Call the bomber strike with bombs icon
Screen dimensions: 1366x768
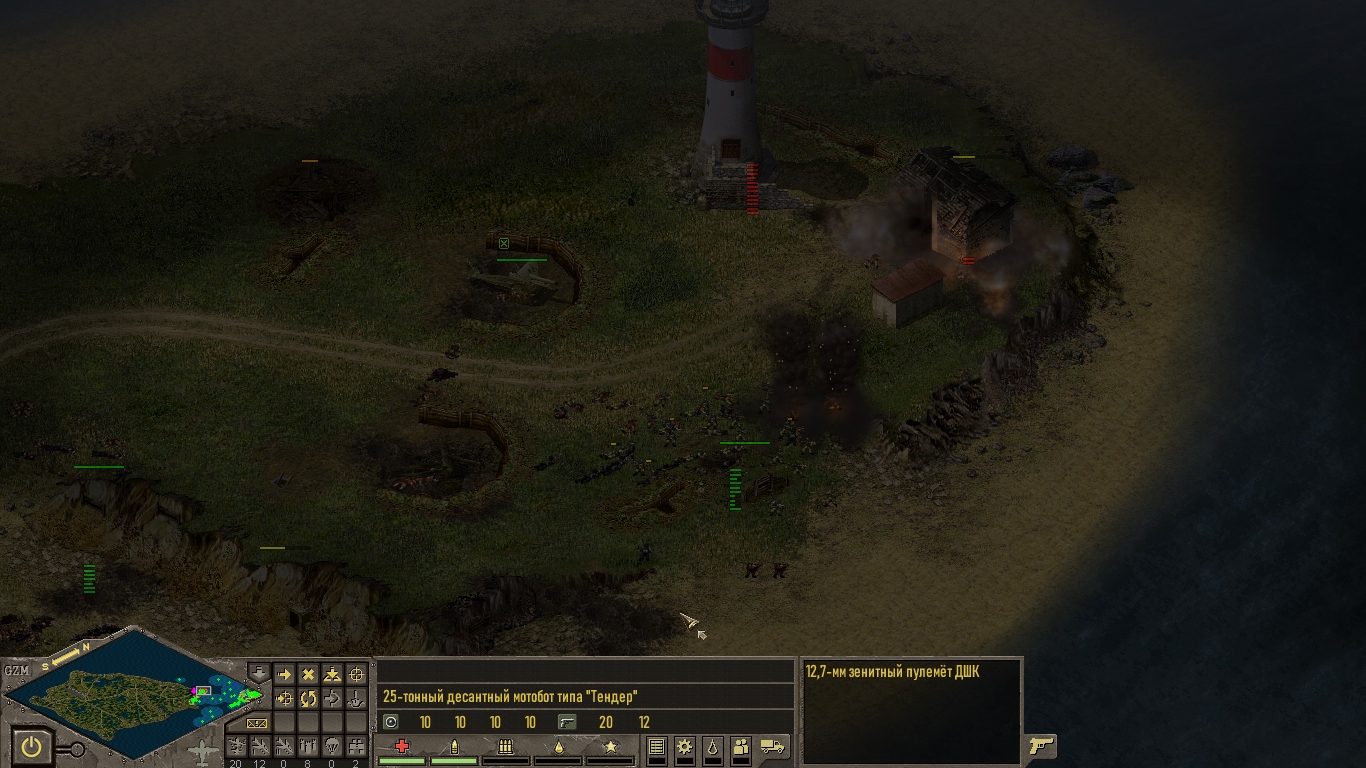tap(308, 746)
